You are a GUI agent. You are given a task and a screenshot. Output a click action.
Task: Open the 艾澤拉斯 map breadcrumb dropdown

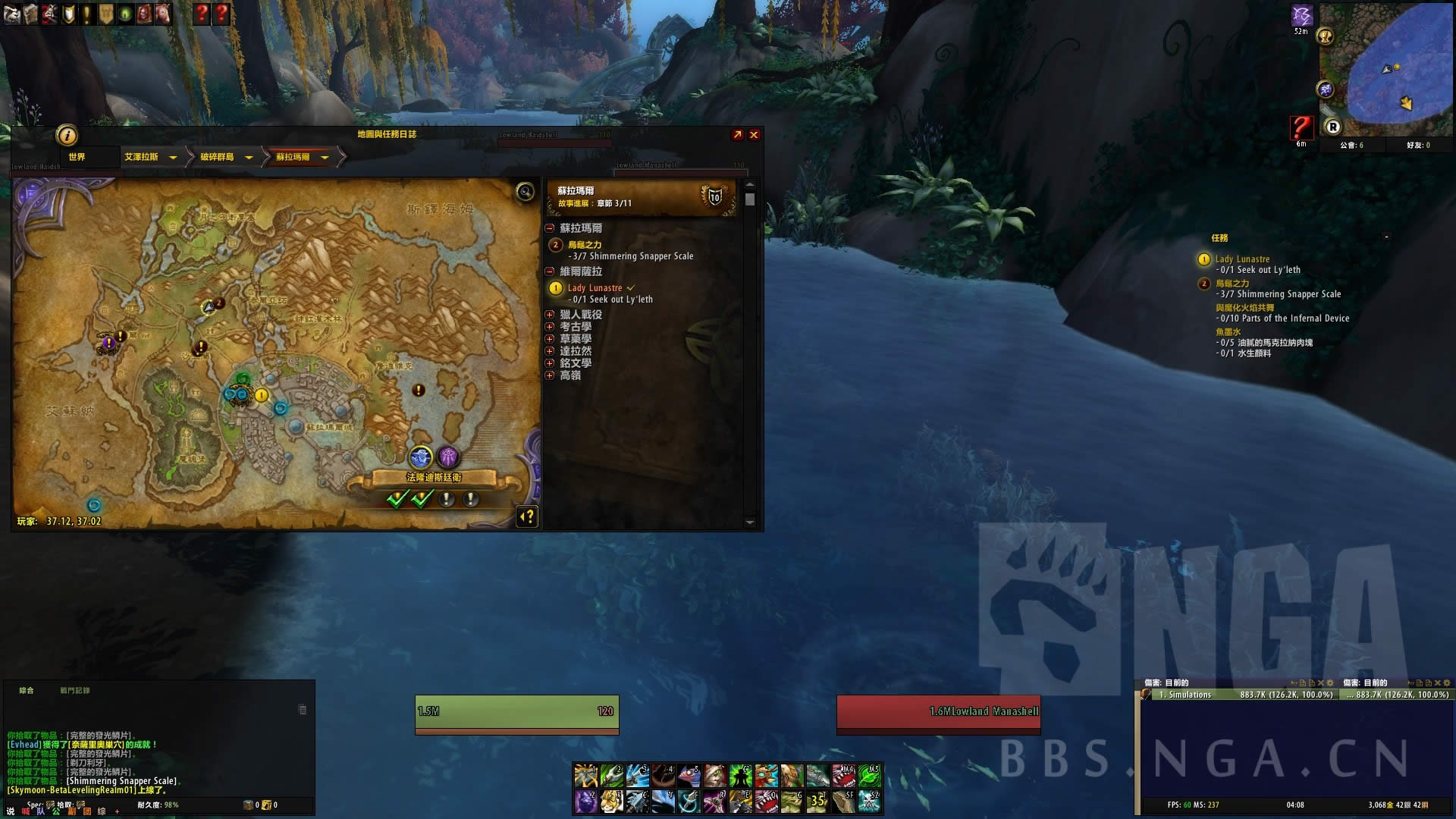(173, 158)
